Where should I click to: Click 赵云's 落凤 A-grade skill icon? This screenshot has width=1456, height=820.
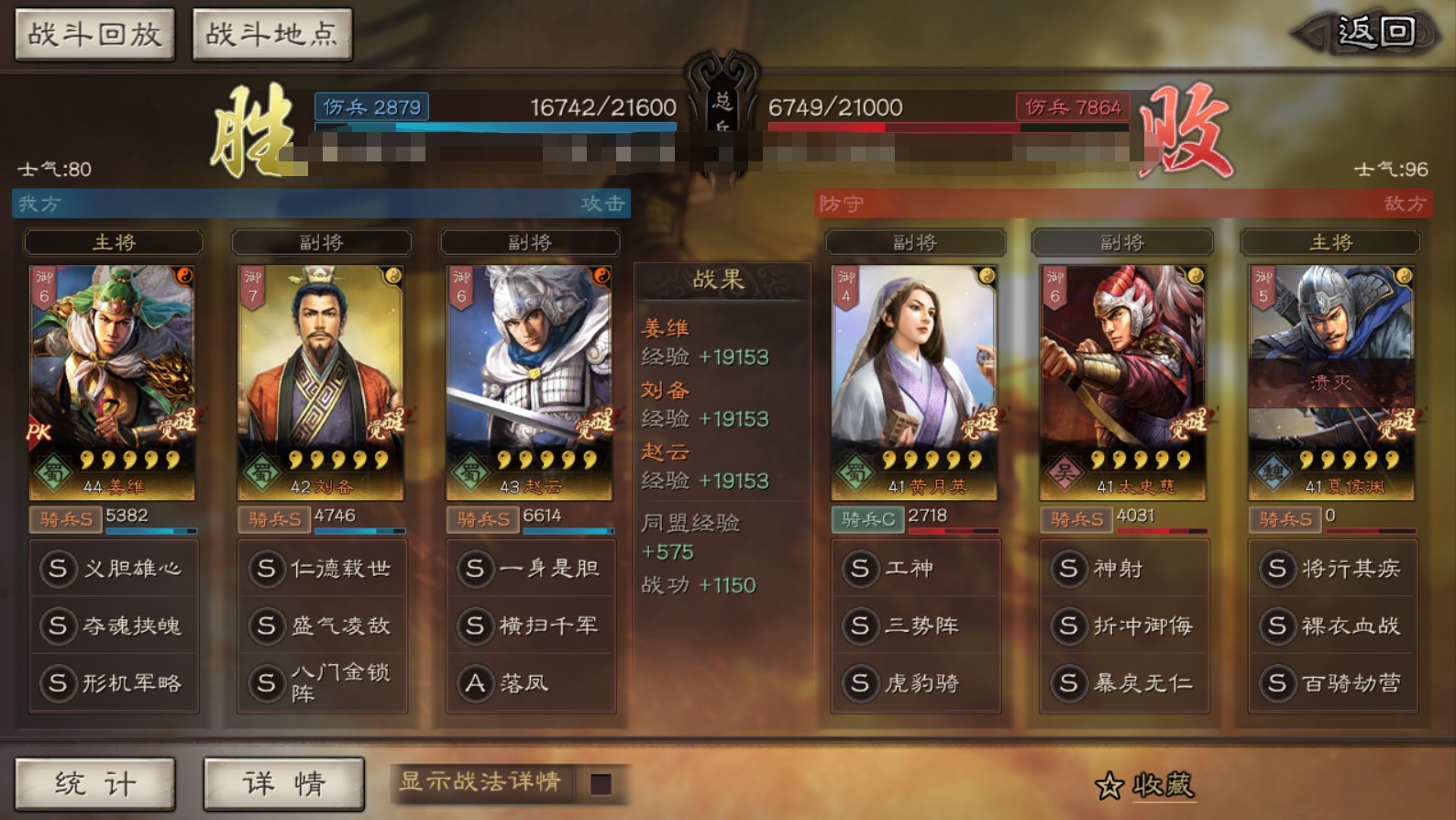tap(475, 683)
